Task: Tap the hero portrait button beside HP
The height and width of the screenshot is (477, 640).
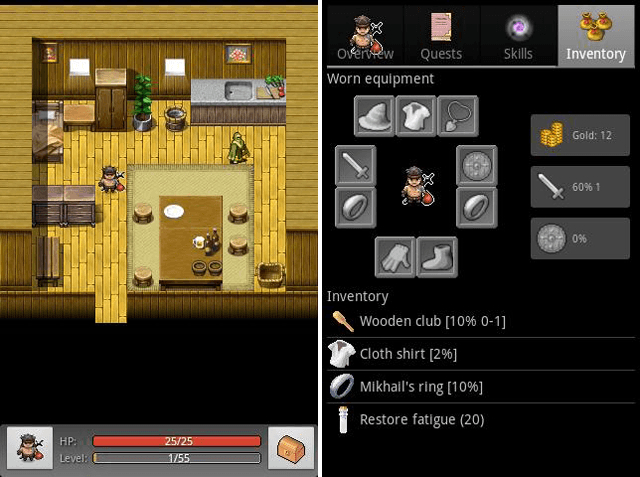Action: (29, 447)
